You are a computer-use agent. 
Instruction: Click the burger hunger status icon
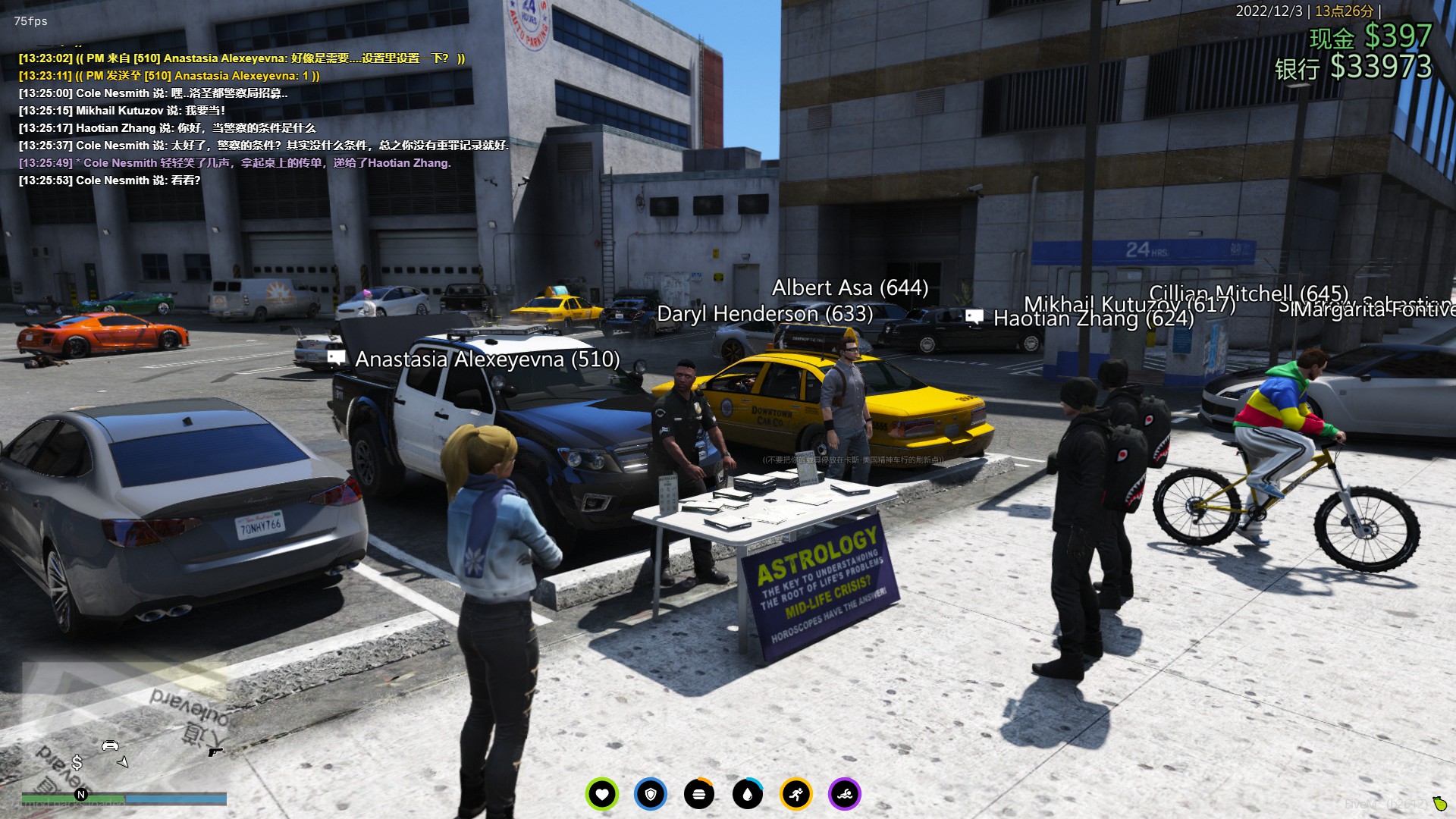699,795
